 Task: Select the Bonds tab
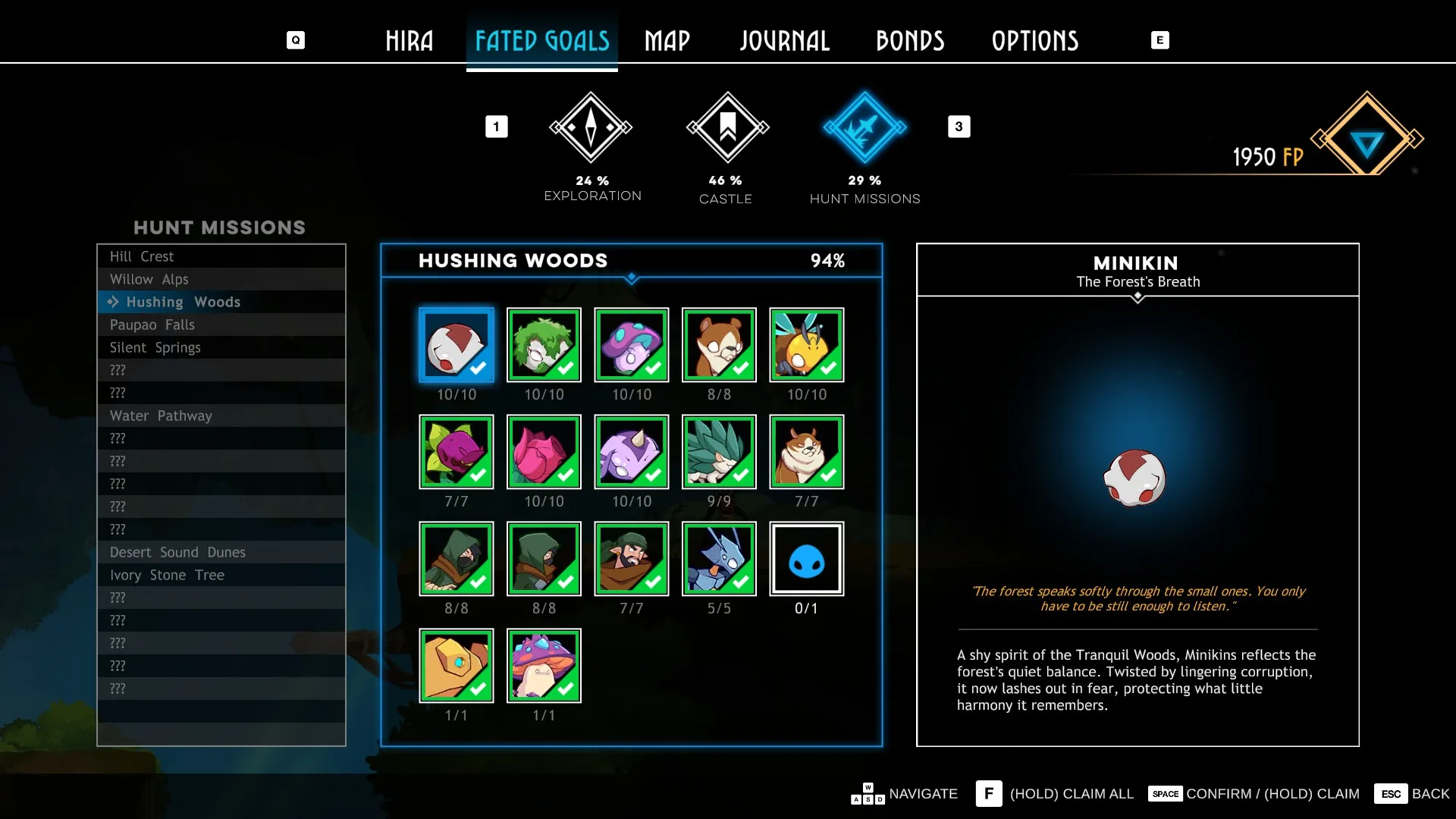[x=909, y=41]
